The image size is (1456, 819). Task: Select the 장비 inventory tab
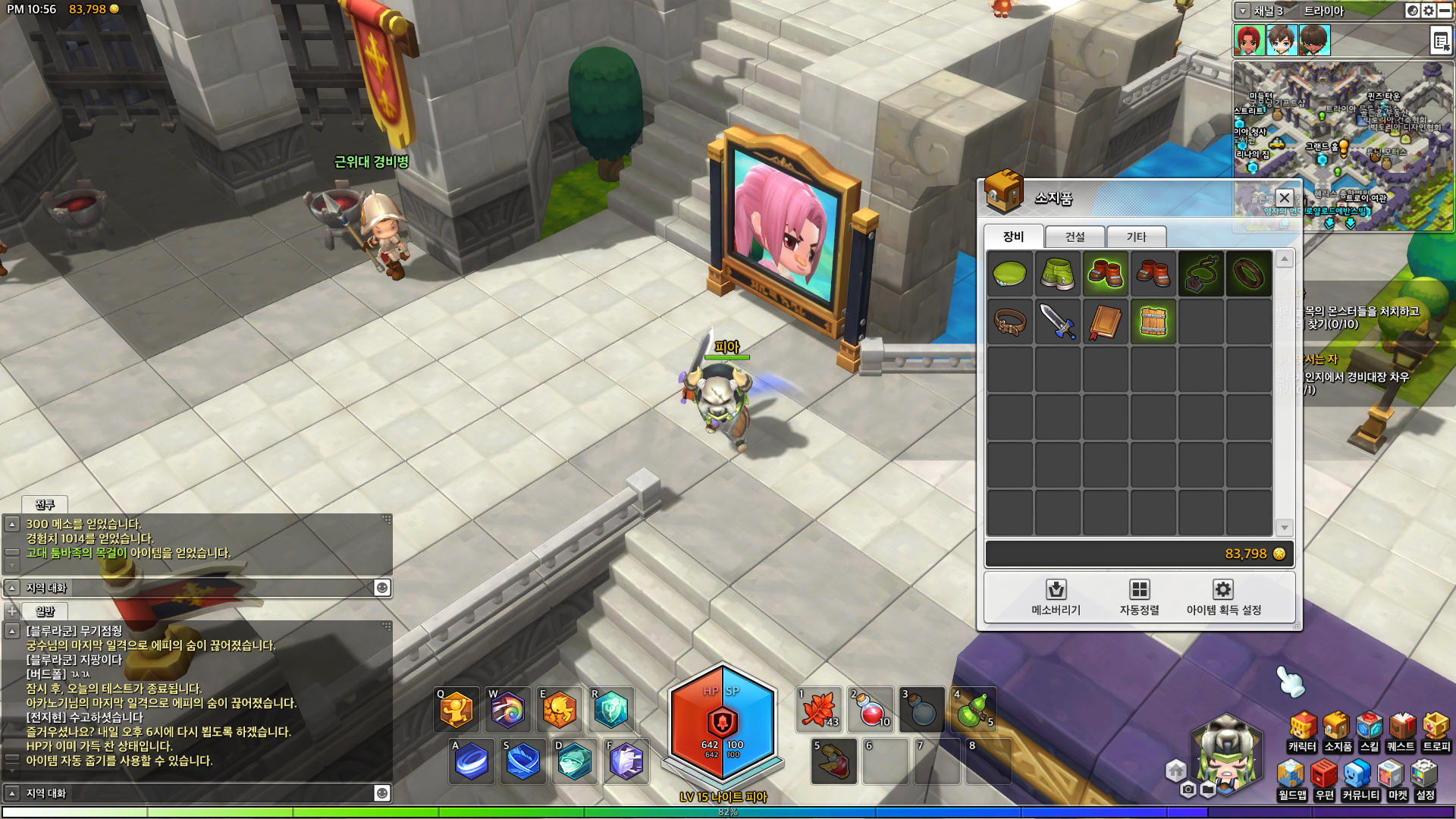(1013, 237)
